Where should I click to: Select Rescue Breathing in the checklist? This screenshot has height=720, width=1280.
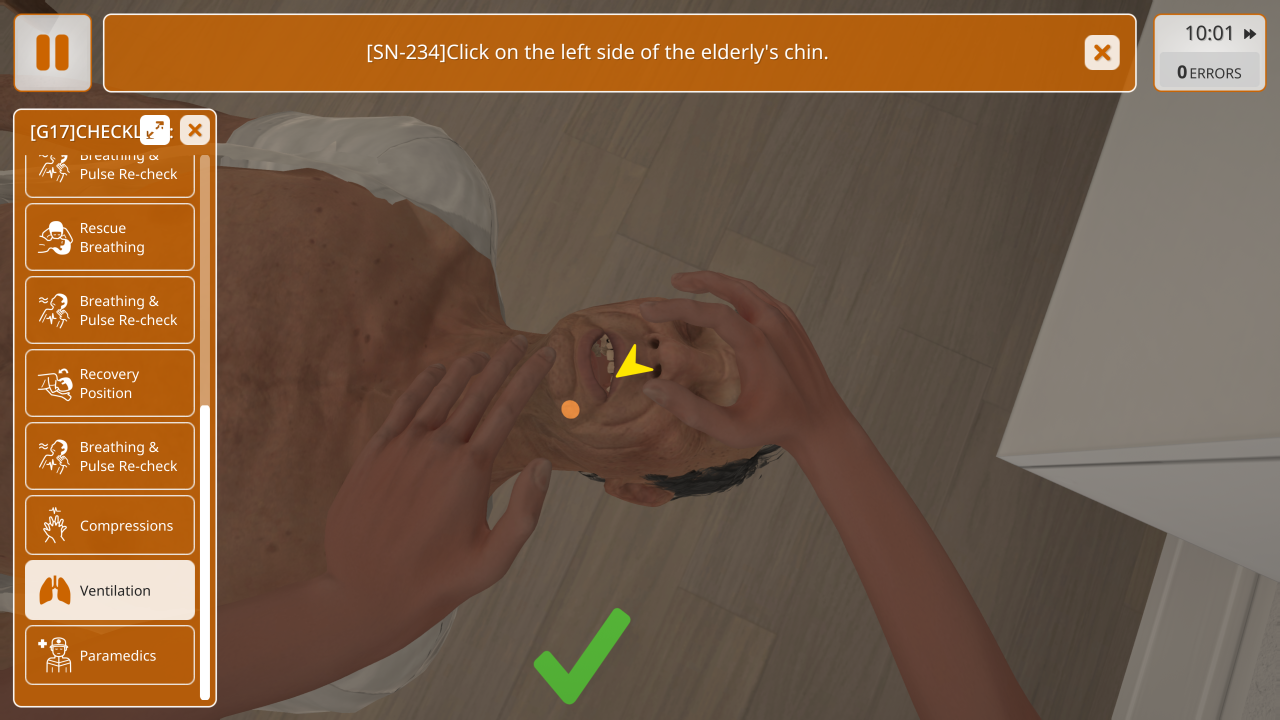(x=110, y=238)
